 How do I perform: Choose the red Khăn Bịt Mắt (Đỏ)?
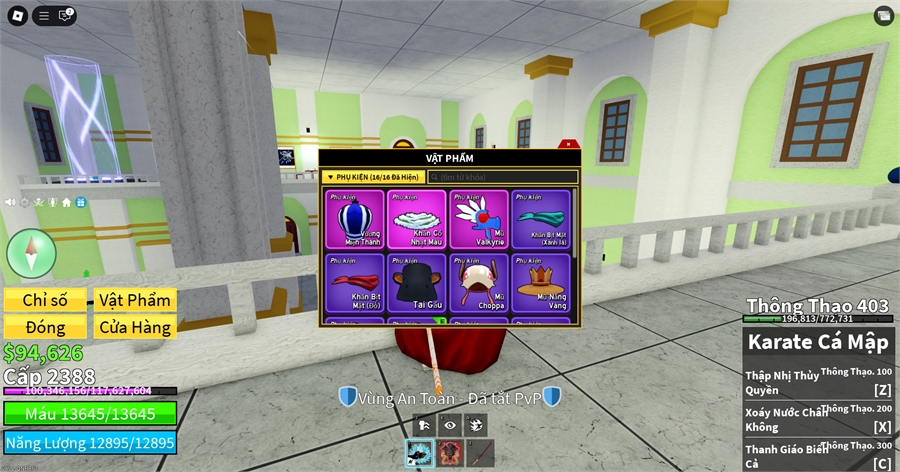356,283
